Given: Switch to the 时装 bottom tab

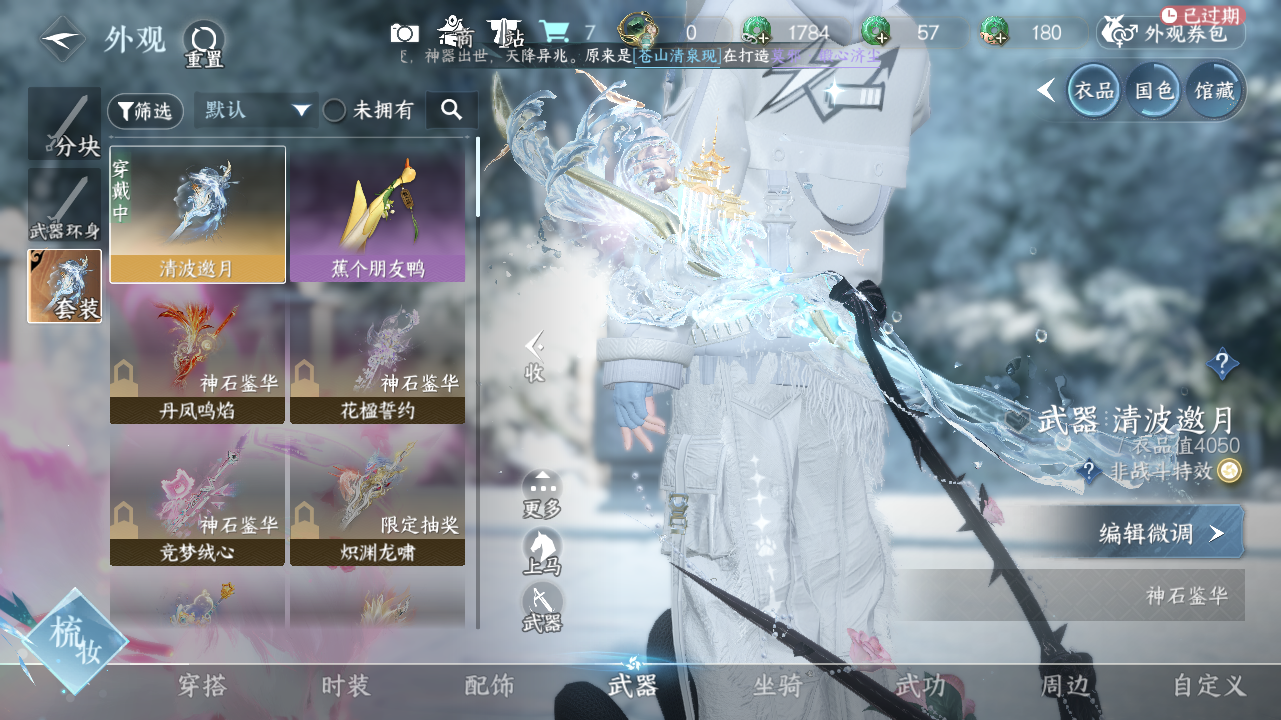Looking at the screenshot, I should pos(346,686).
